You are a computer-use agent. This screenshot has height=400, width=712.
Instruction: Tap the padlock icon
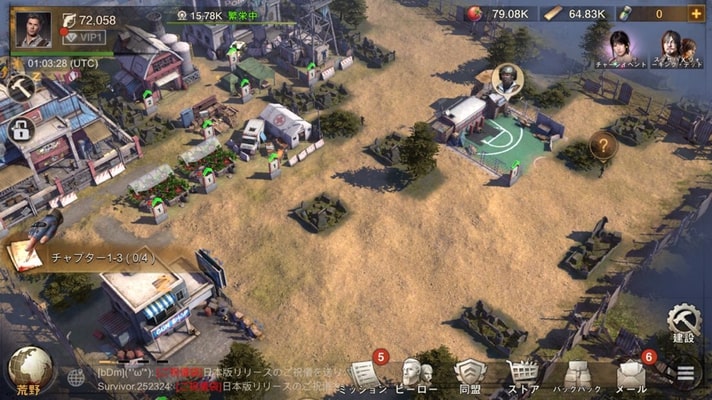click(x=19, y=129)
